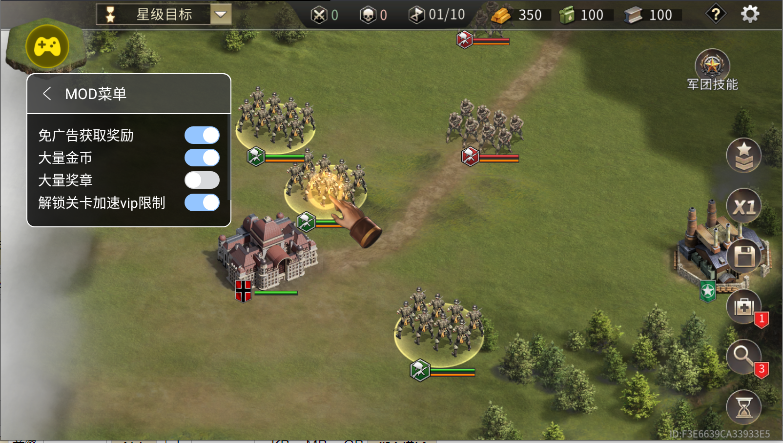The width and height of the screenshot is (783, 443).
Task: Toggle 大量金币 switch
Action: (x=202, y=157)
